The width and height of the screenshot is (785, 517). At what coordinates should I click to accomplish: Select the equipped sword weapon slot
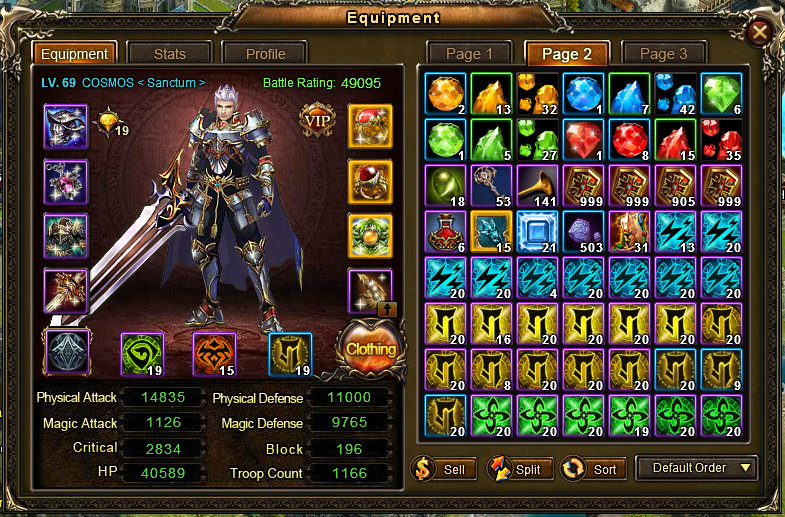[x=66, y=291]
